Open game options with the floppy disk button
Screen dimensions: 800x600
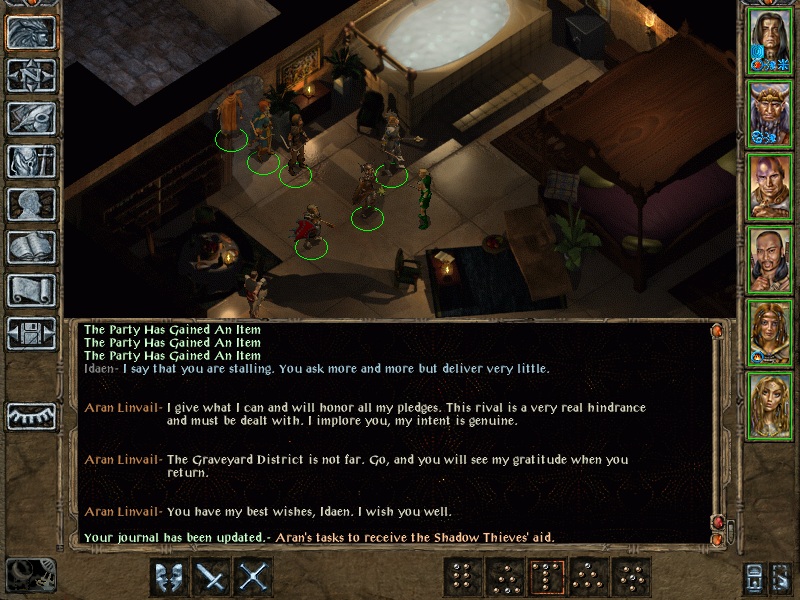tap(31, 333)
